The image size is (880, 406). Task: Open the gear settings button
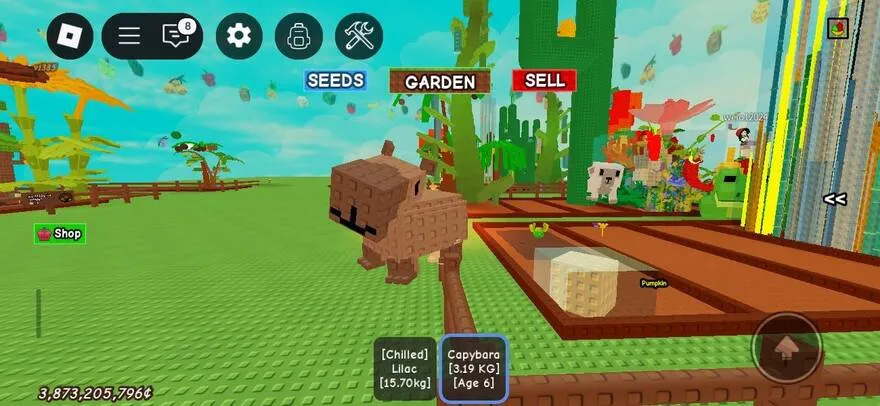(x=238, y=36)
